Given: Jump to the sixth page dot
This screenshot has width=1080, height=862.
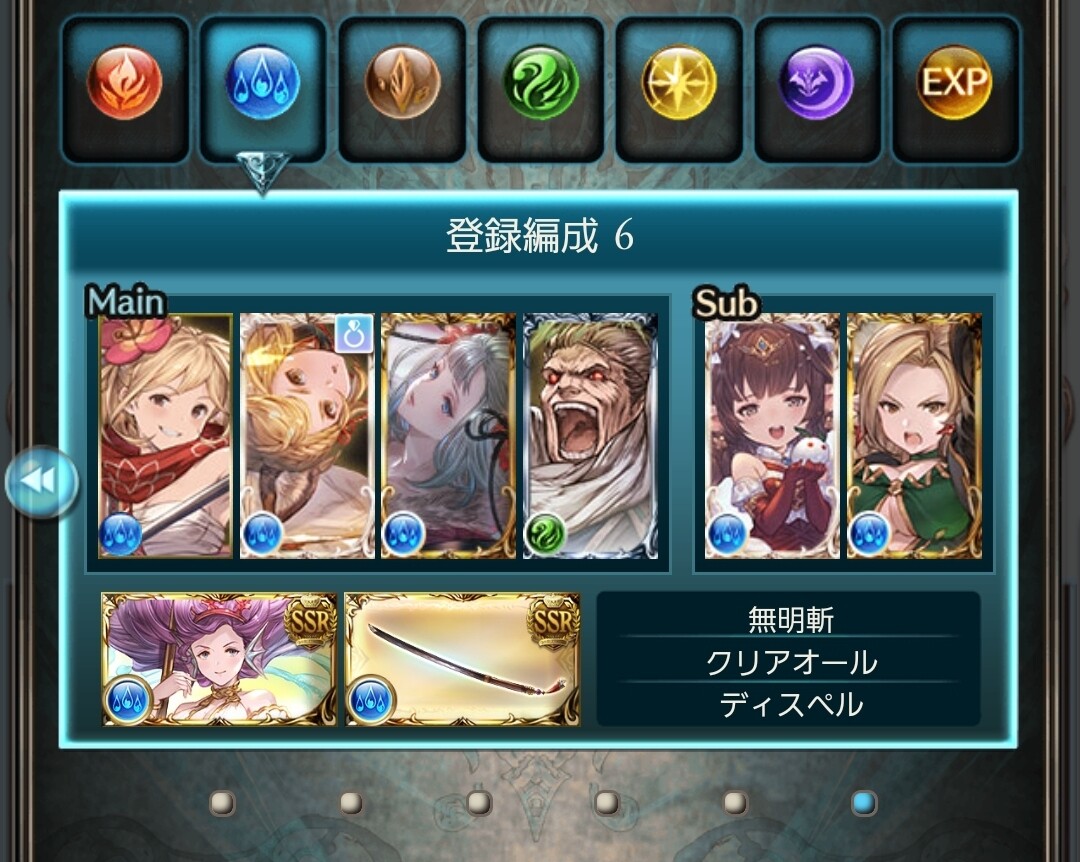Looking at the screenshot, I should [x=864, y=802].
